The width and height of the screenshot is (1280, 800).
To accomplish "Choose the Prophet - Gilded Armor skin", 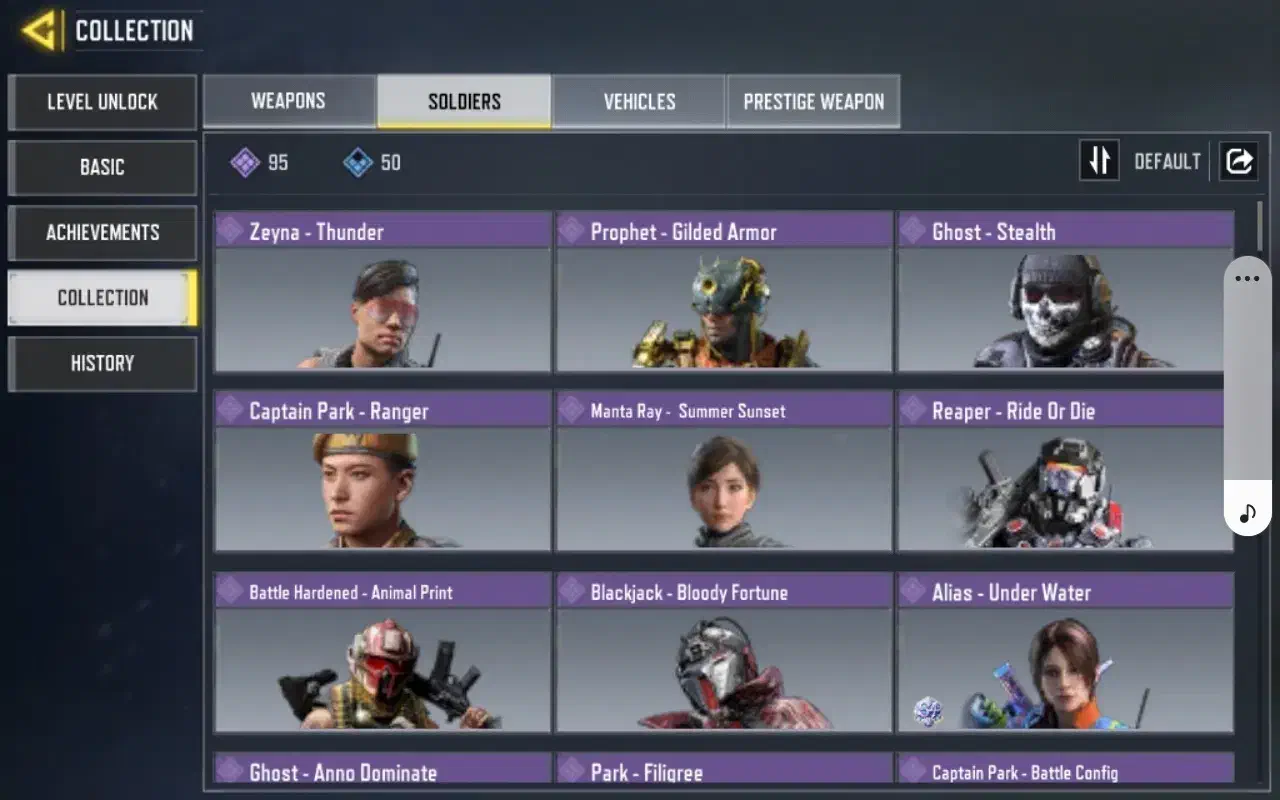I will click(724, 291).
